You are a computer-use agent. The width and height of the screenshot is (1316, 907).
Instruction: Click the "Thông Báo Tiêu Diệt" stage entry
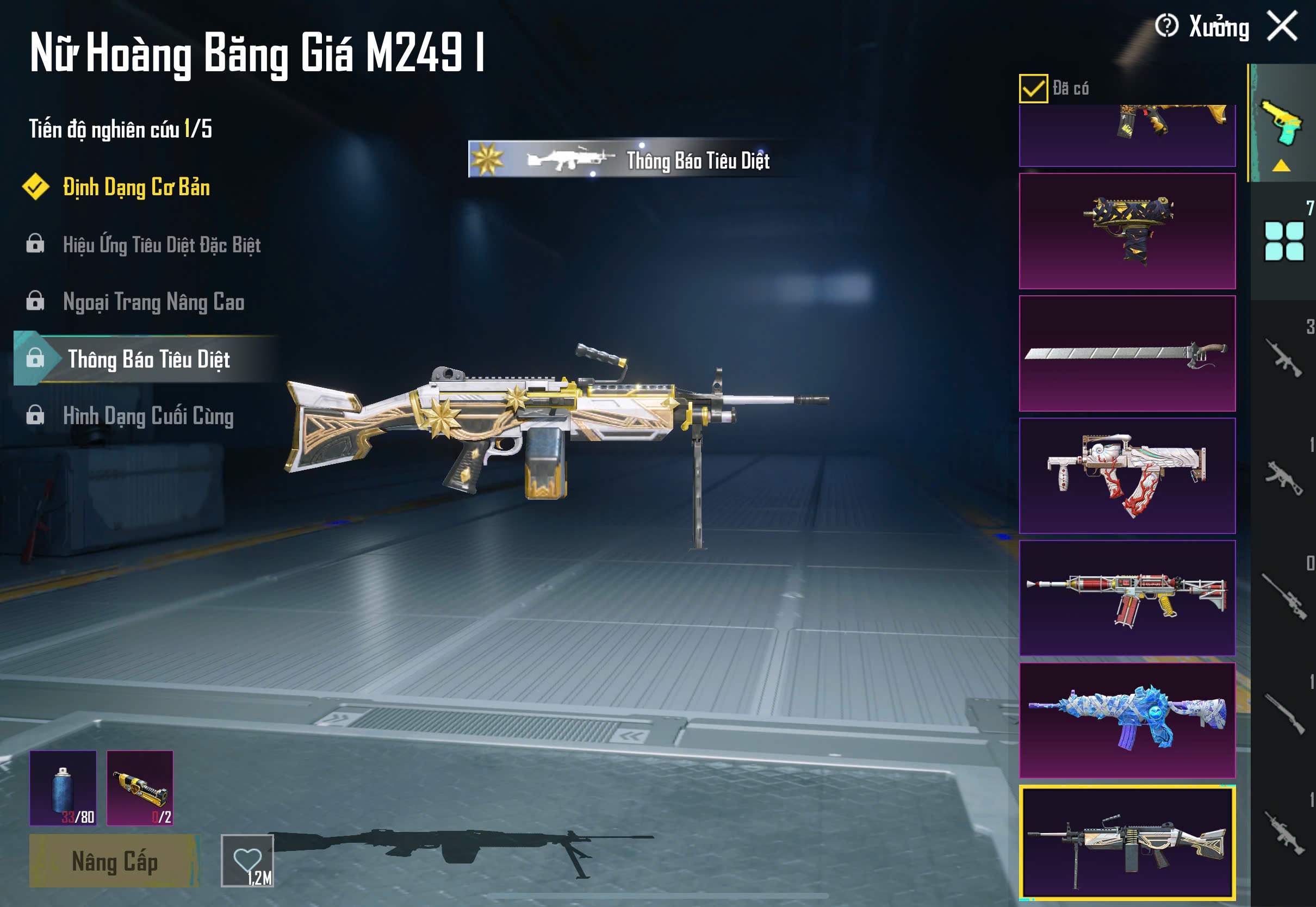(x=148, y=359)
